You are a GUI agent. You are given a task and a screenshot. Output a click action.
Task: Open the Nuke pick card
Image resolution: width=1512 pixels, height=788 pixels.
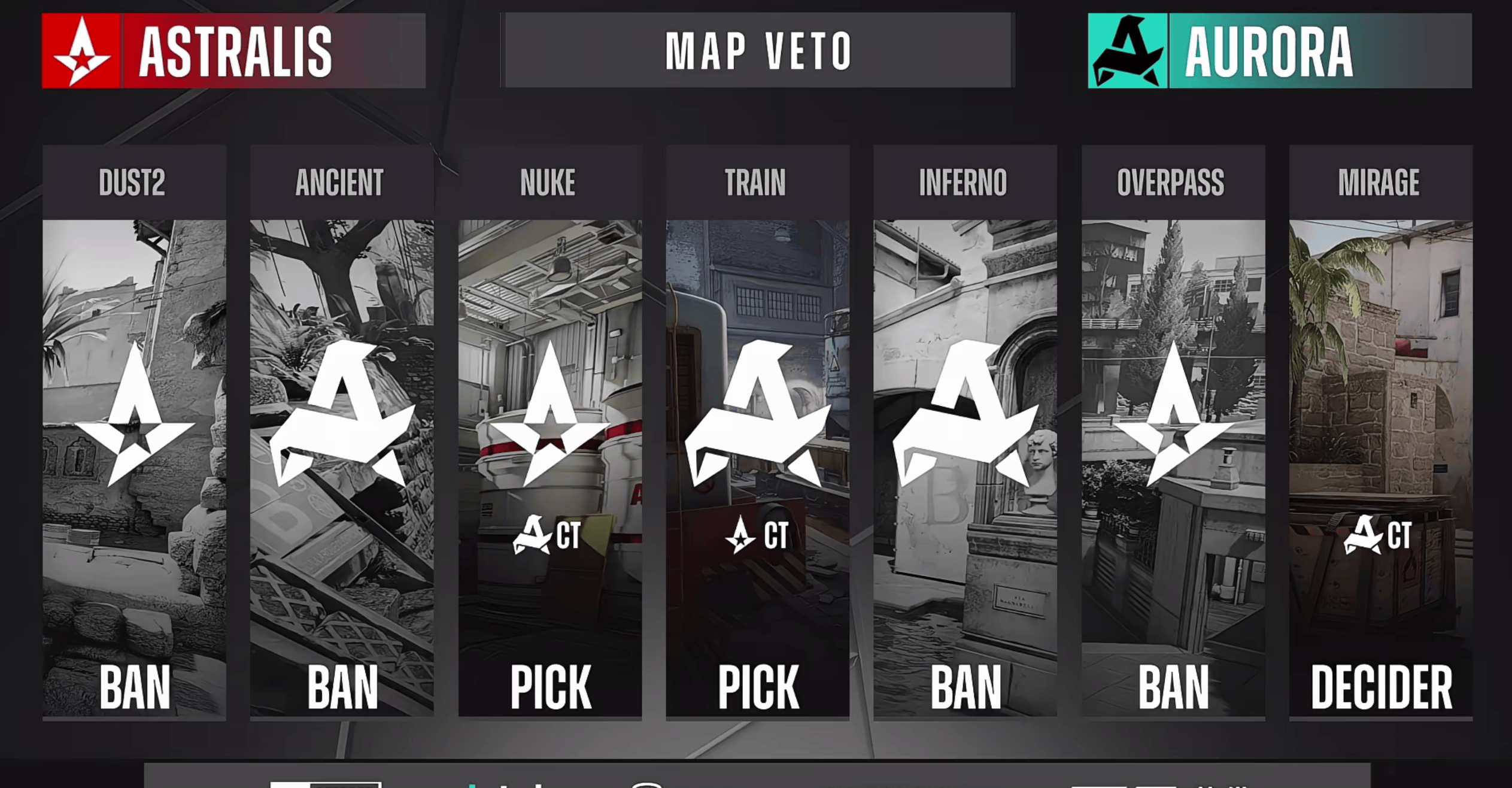(x=550, y=431)
